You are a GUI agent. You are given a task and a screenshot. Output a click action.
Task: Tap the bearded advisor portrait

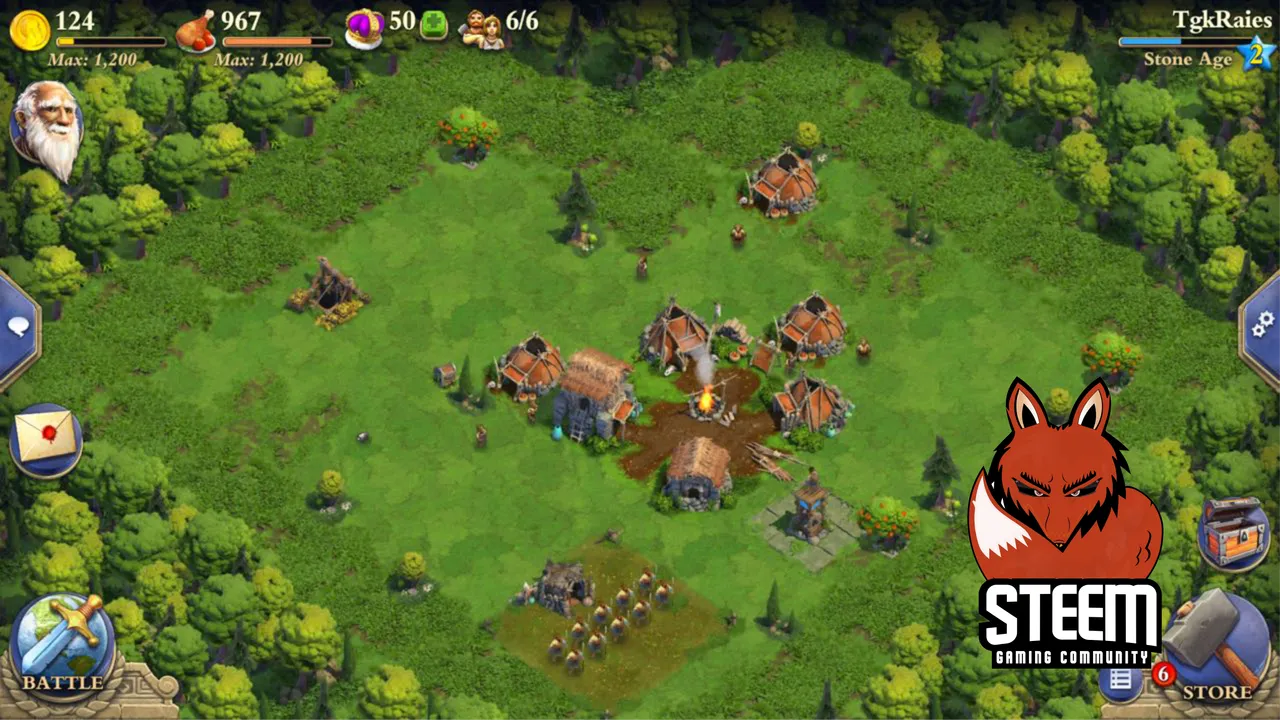click(x=46, y=127)
